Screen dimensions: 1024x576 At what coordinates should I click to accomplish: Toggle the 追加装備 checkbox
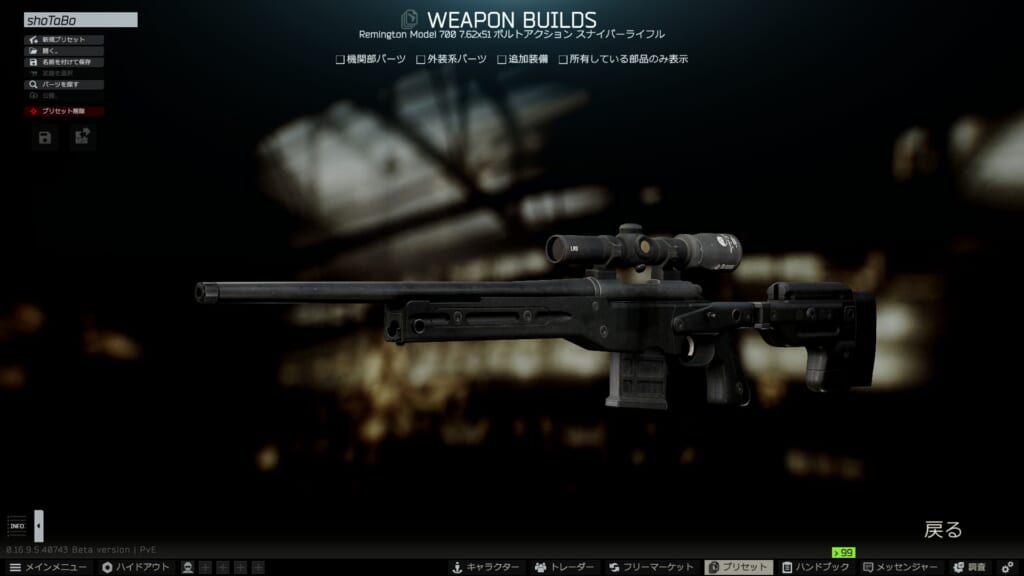[502, 59]
